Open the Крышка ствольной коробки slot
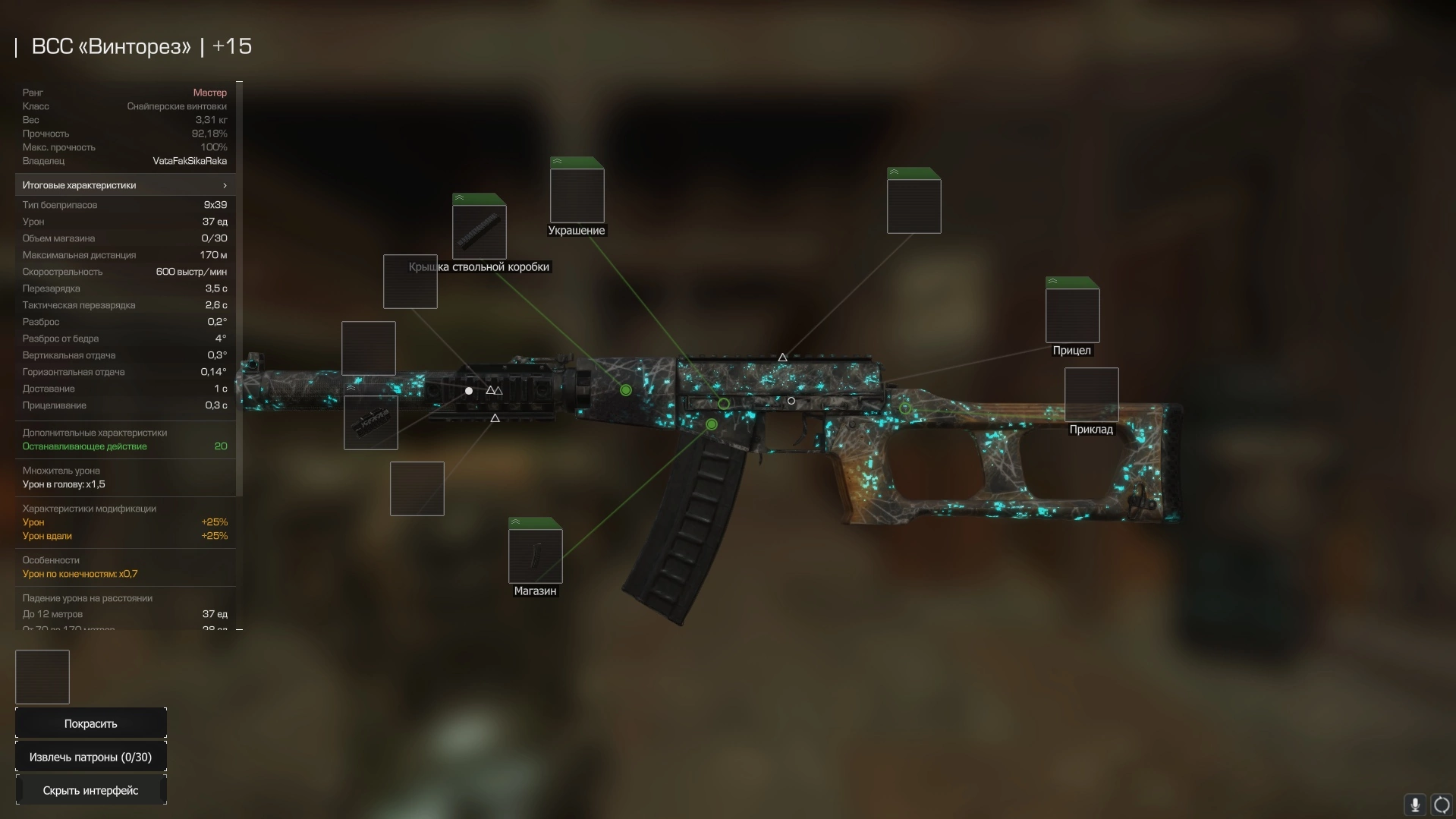Viewport: 1456px width, 819px height. tap(479, 232)
